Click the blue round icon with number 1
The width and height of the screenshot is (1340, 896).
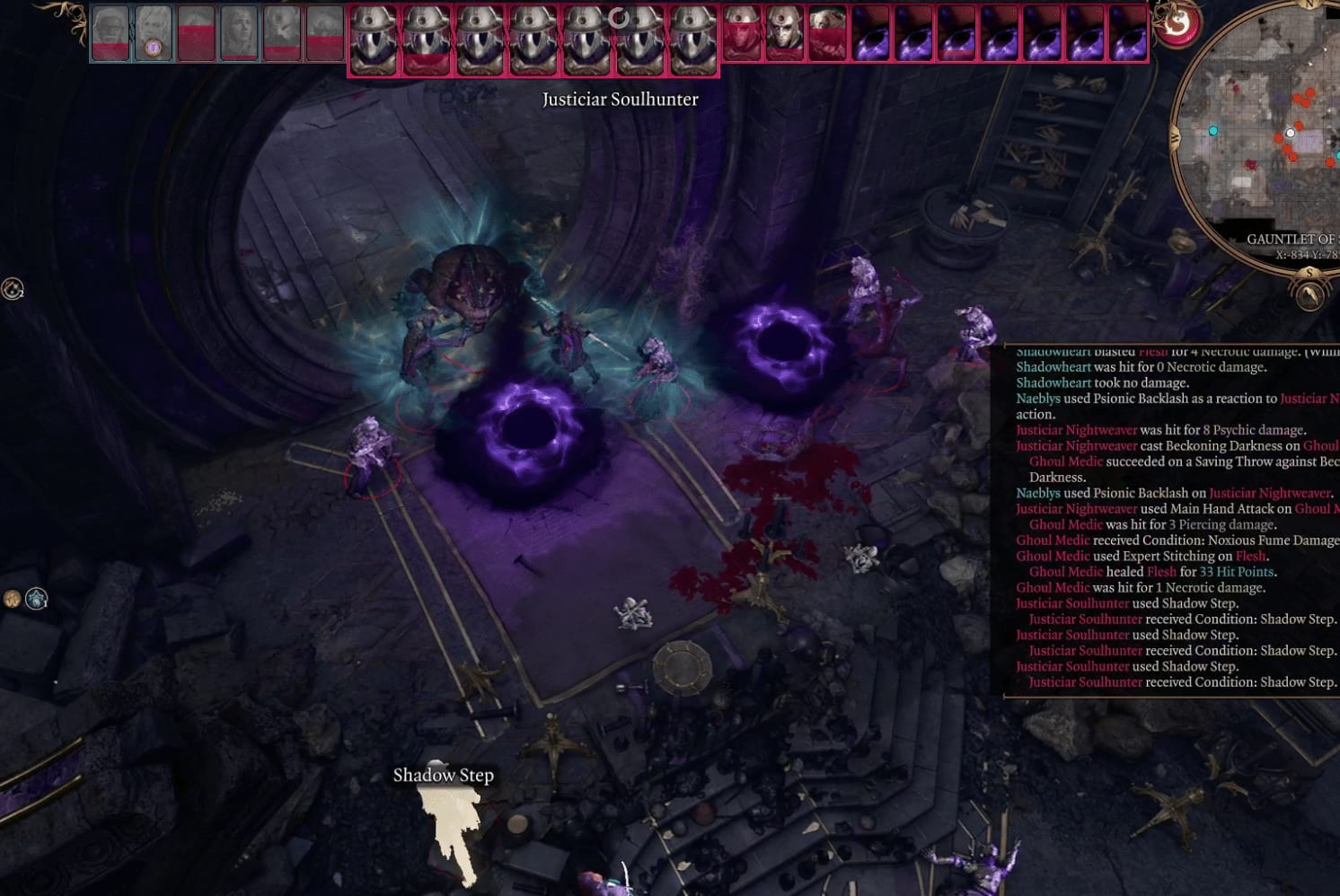[x=36, y=598]
